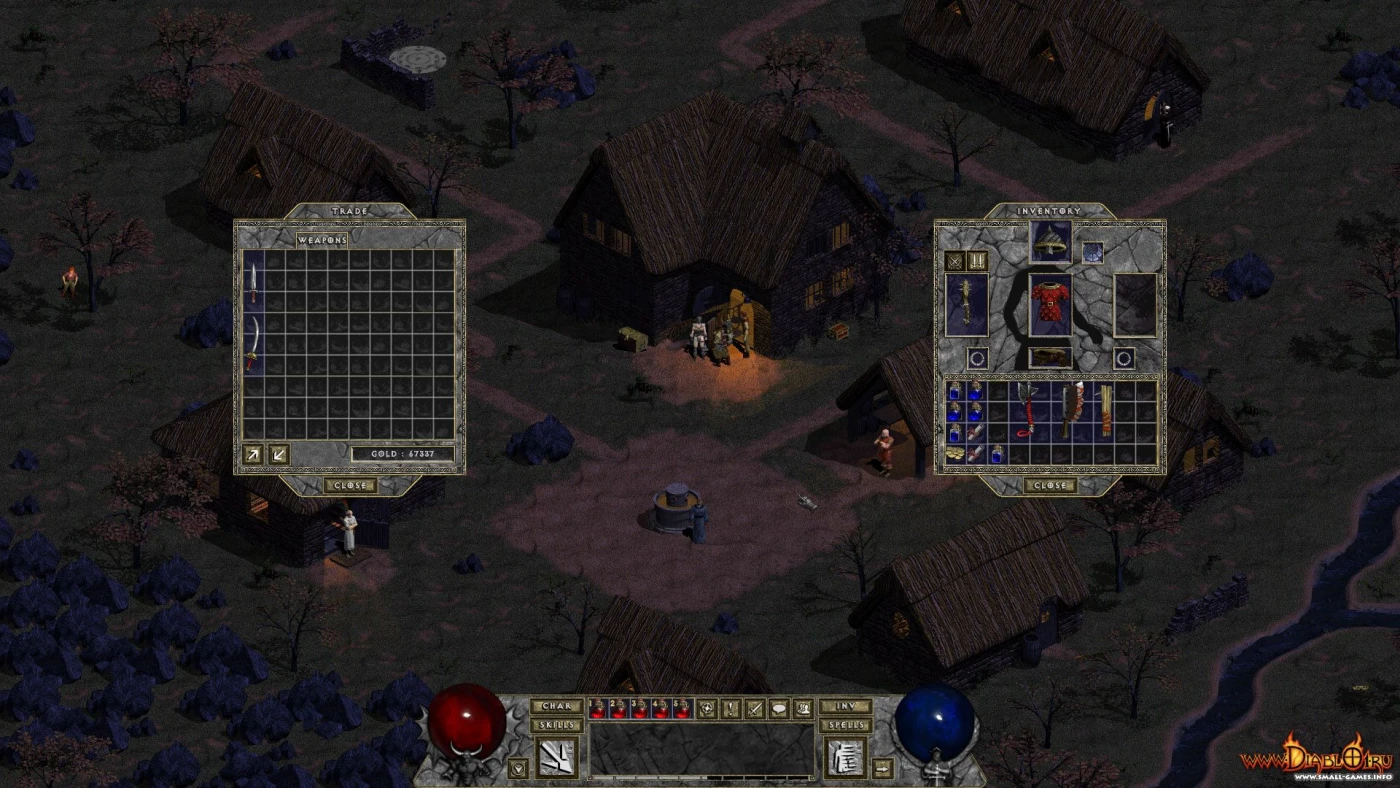Click the down-left arrow trade button
Viewport: 1400px width, 788px height.
point(279,453)
